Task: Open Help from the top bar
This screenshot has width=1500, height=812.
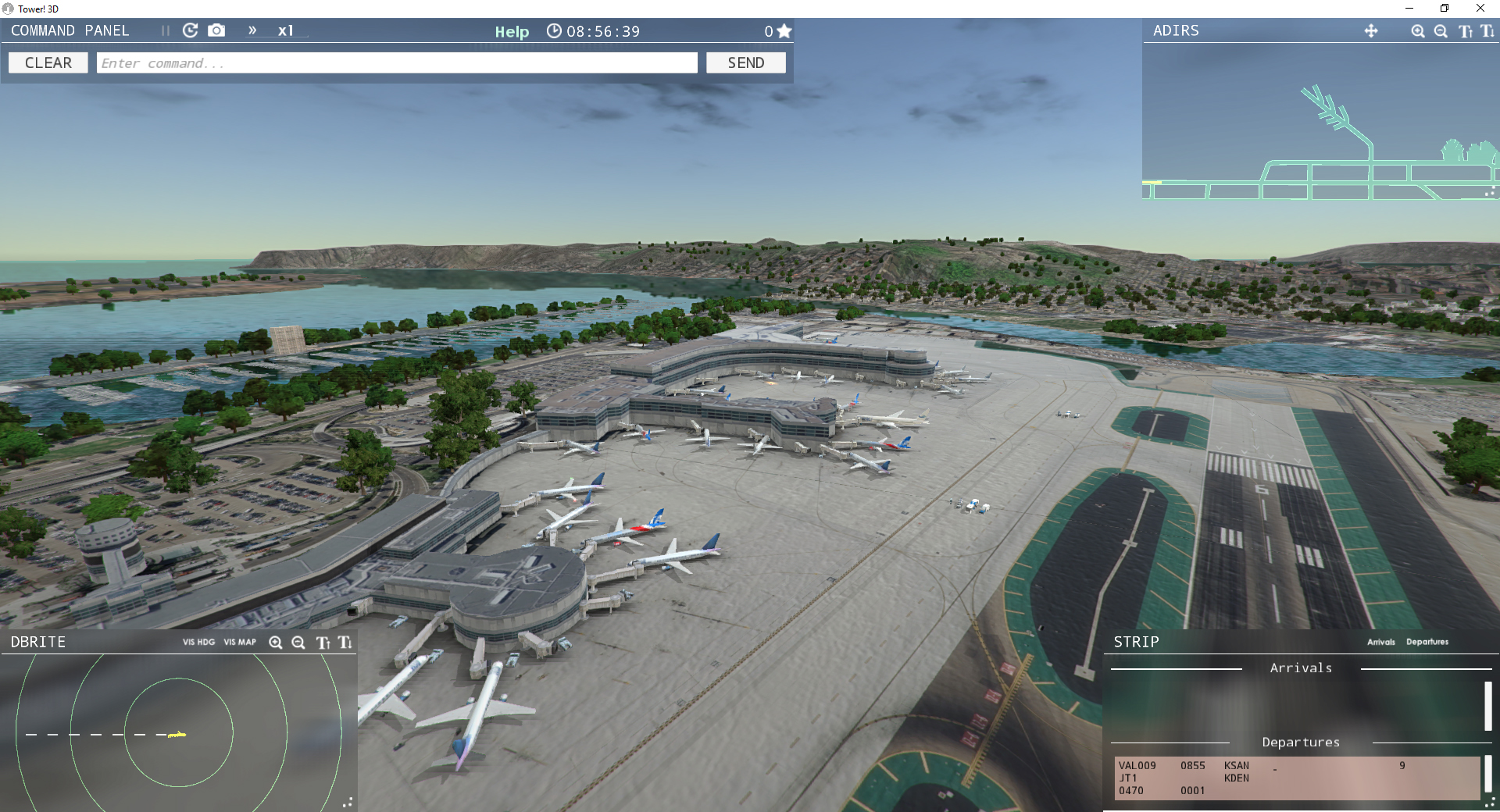Action: tap(512, 32)
